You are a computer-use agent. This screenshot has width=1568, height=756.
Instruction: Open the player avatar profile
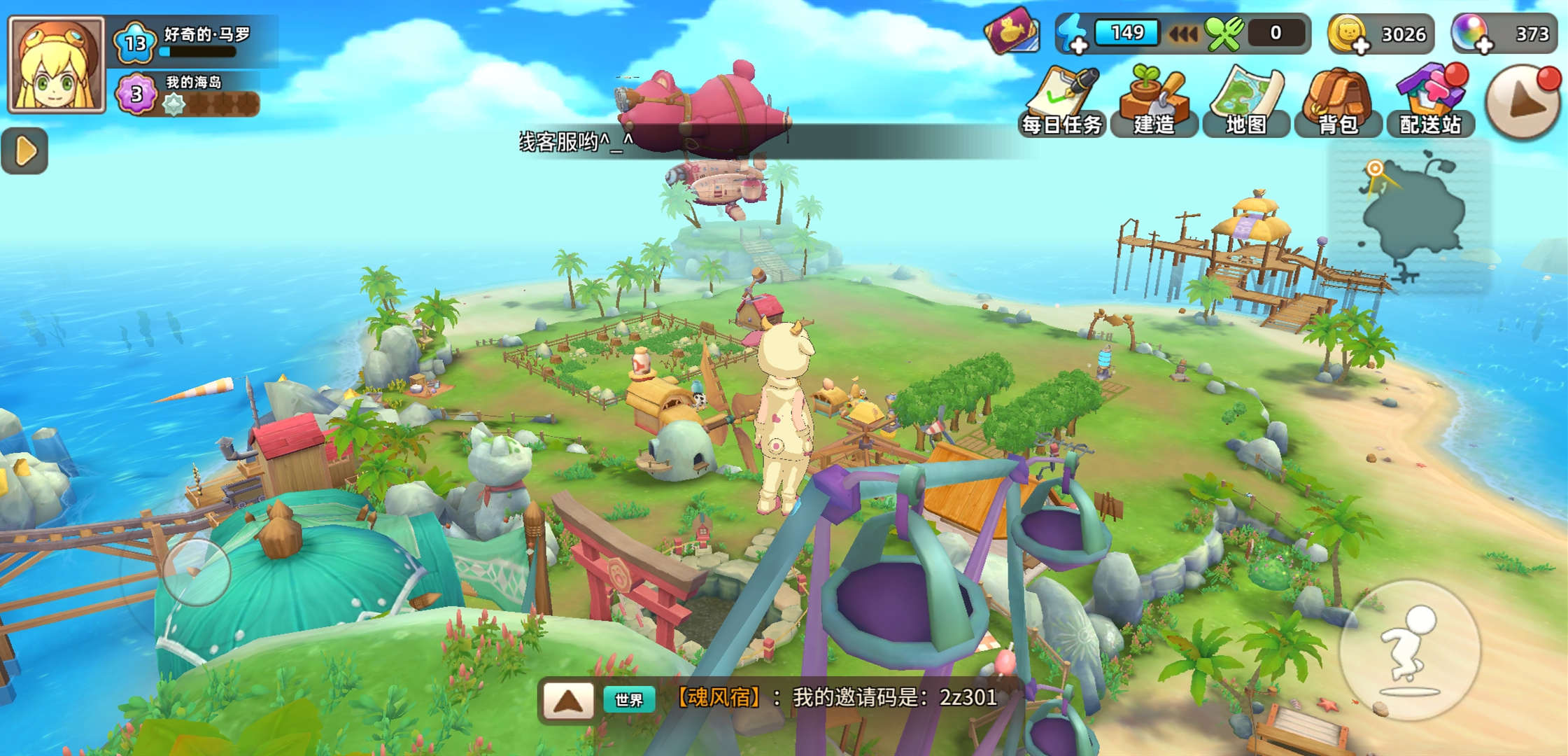tap(56, 64)
